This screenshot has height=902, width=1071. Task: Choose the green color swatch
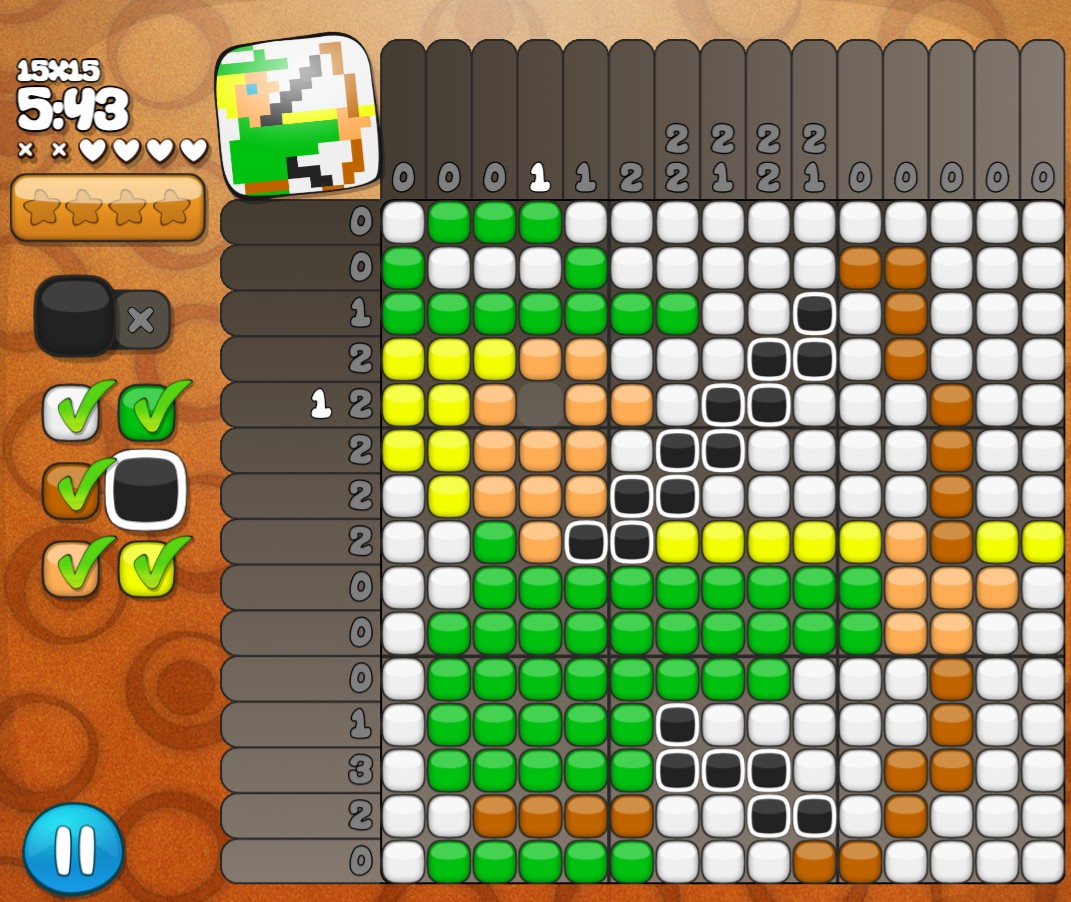tap(147, 412)
